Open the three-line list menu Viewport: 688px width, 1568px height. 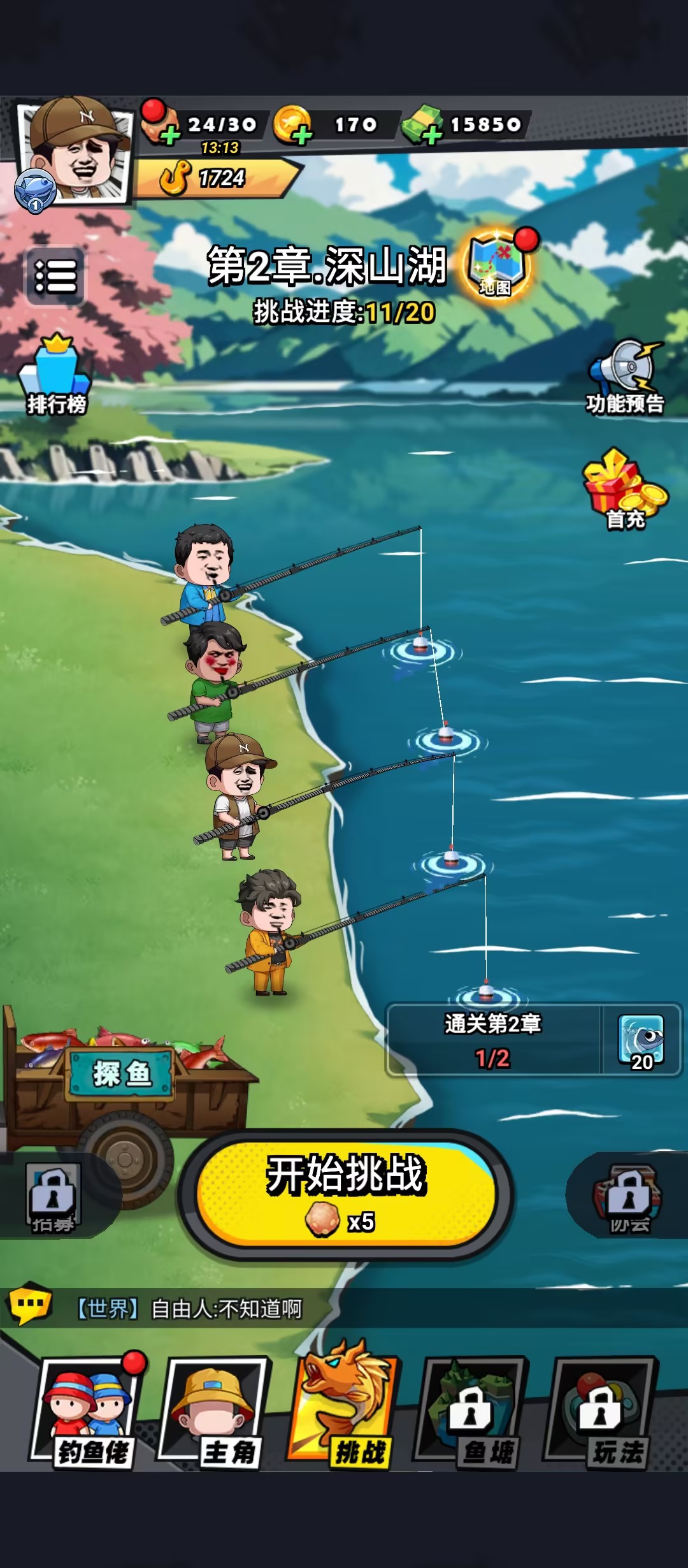55,276
